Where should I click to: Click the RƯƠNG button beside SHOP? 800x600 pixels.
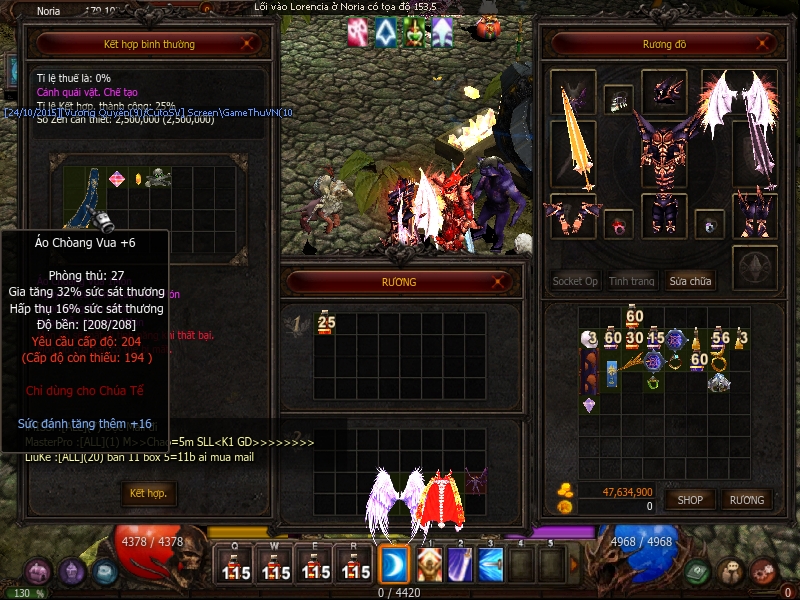(746, 499)
